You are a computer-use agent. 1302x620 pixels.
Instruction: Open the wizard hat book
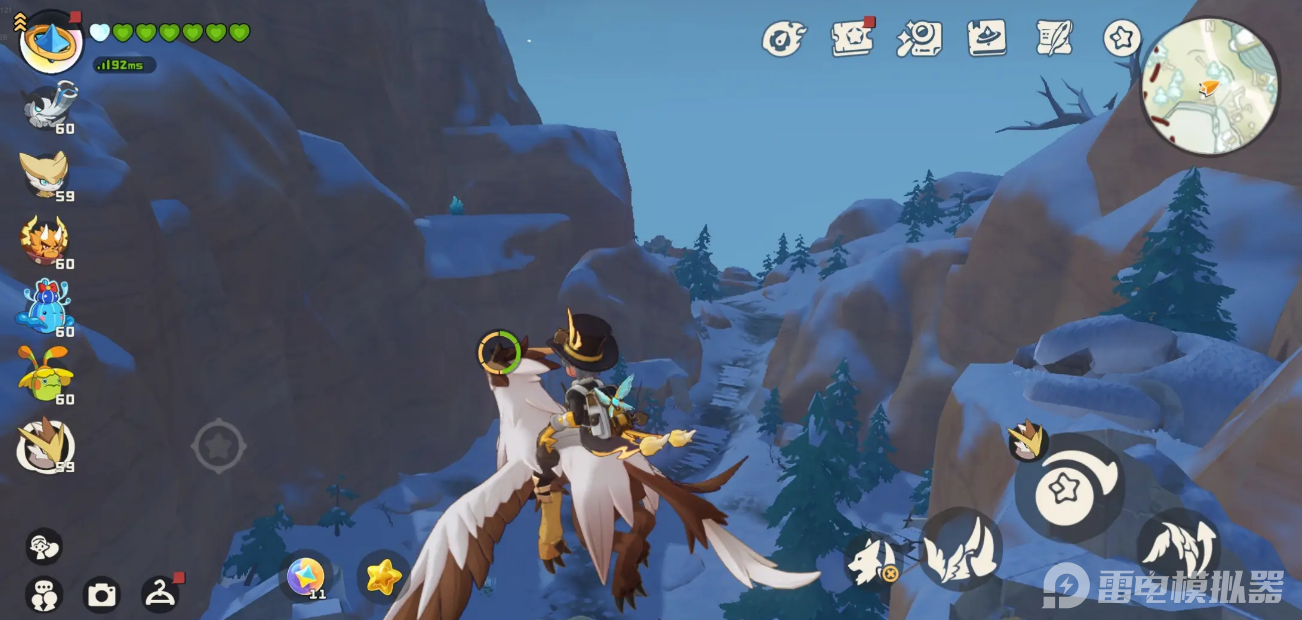(987, 38)
